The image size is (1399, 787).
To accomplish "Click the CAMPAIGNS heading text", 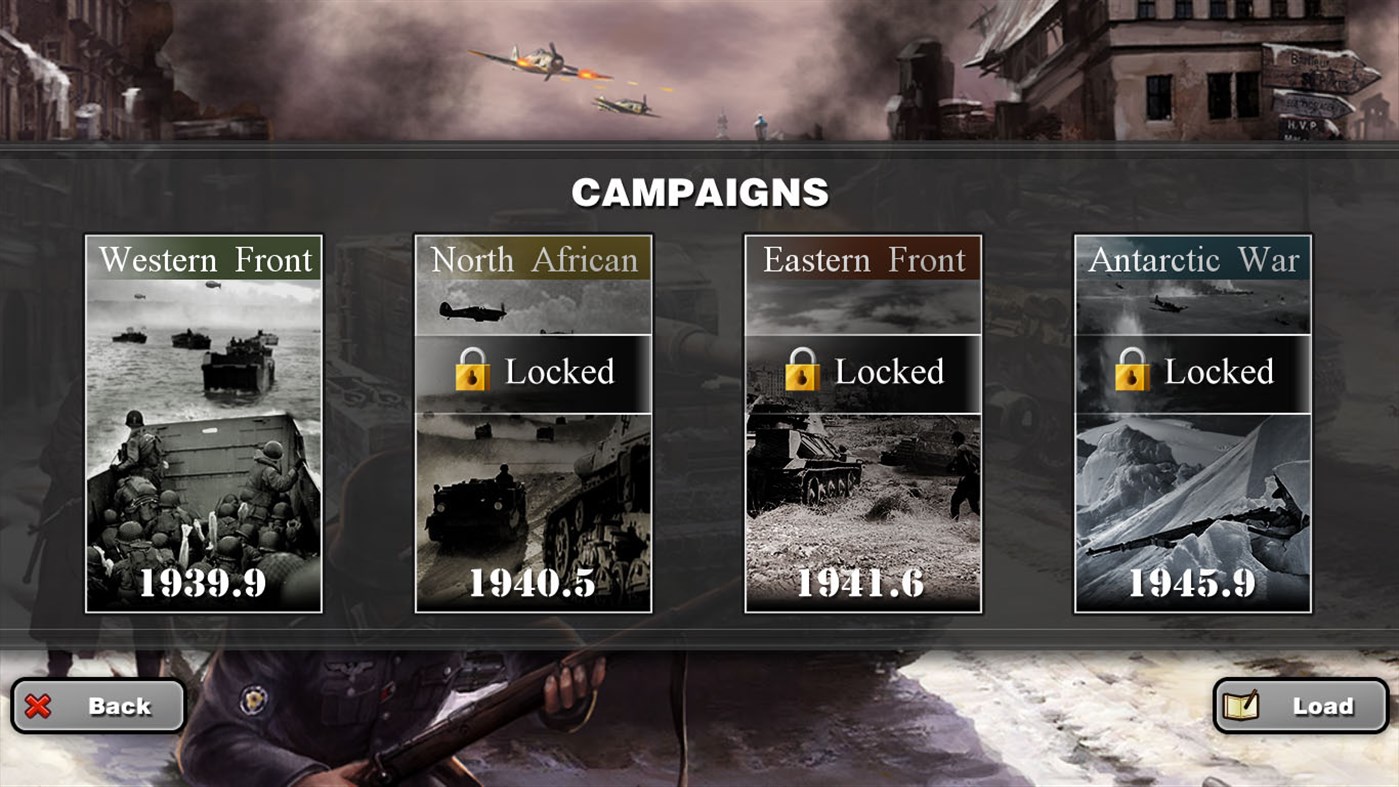I will [x=699, y=190].
